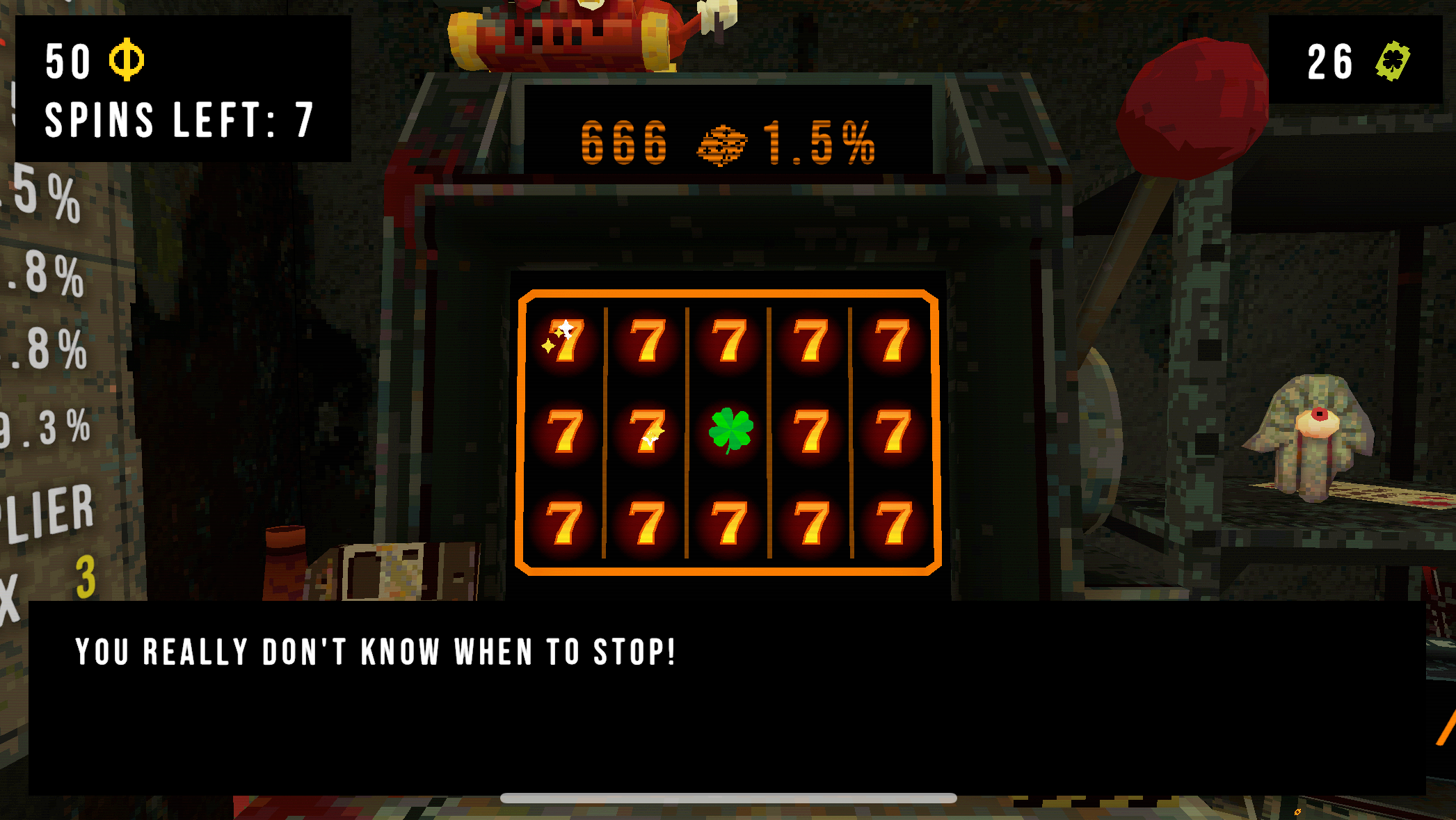The height and width of the screenshot is (820, 1456).
Task: Tap the four-leaf clover symbol on the middle reel
Action: tap(730, 430)
